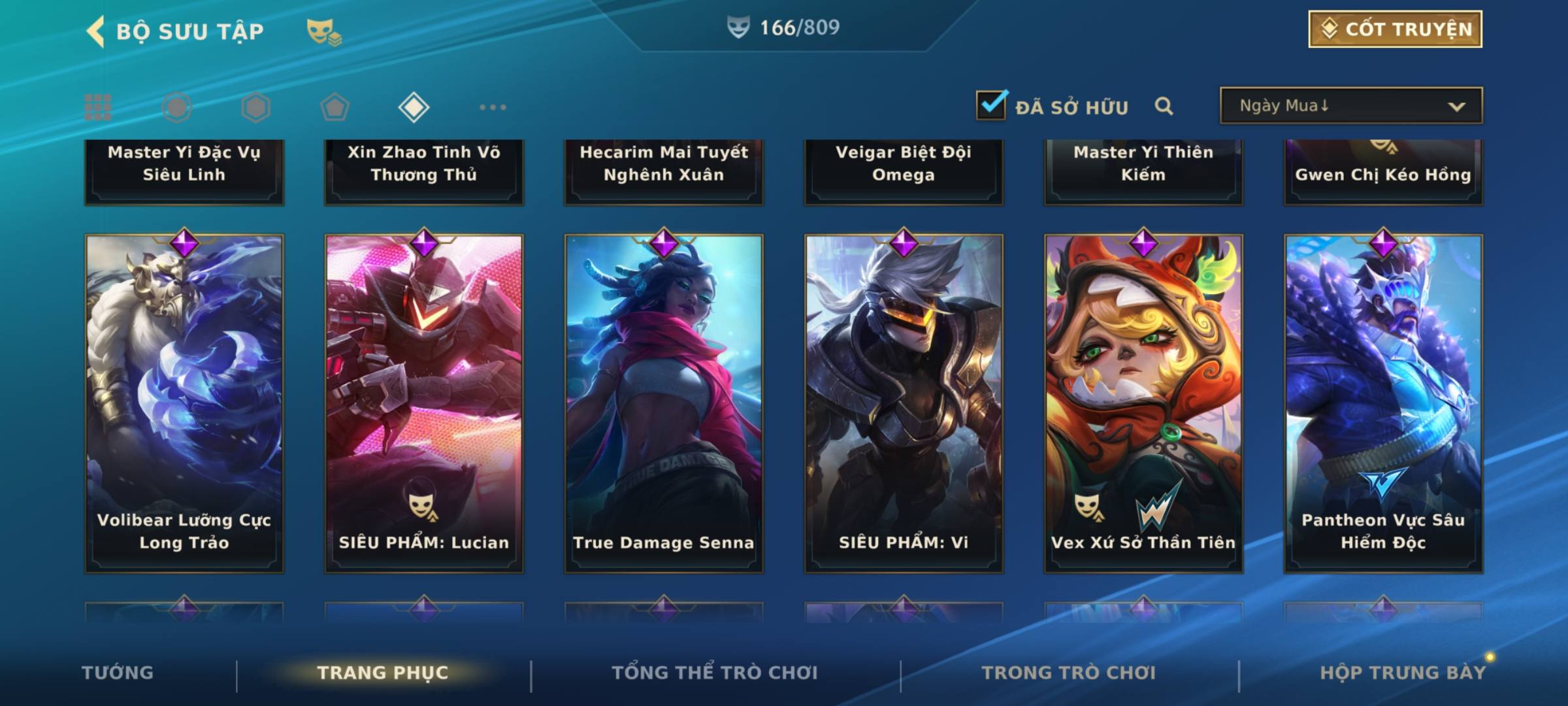Screen dimensions: 1568x706
Task: Open the Trong Trò Chơi tab
Action: [1068, 673]
